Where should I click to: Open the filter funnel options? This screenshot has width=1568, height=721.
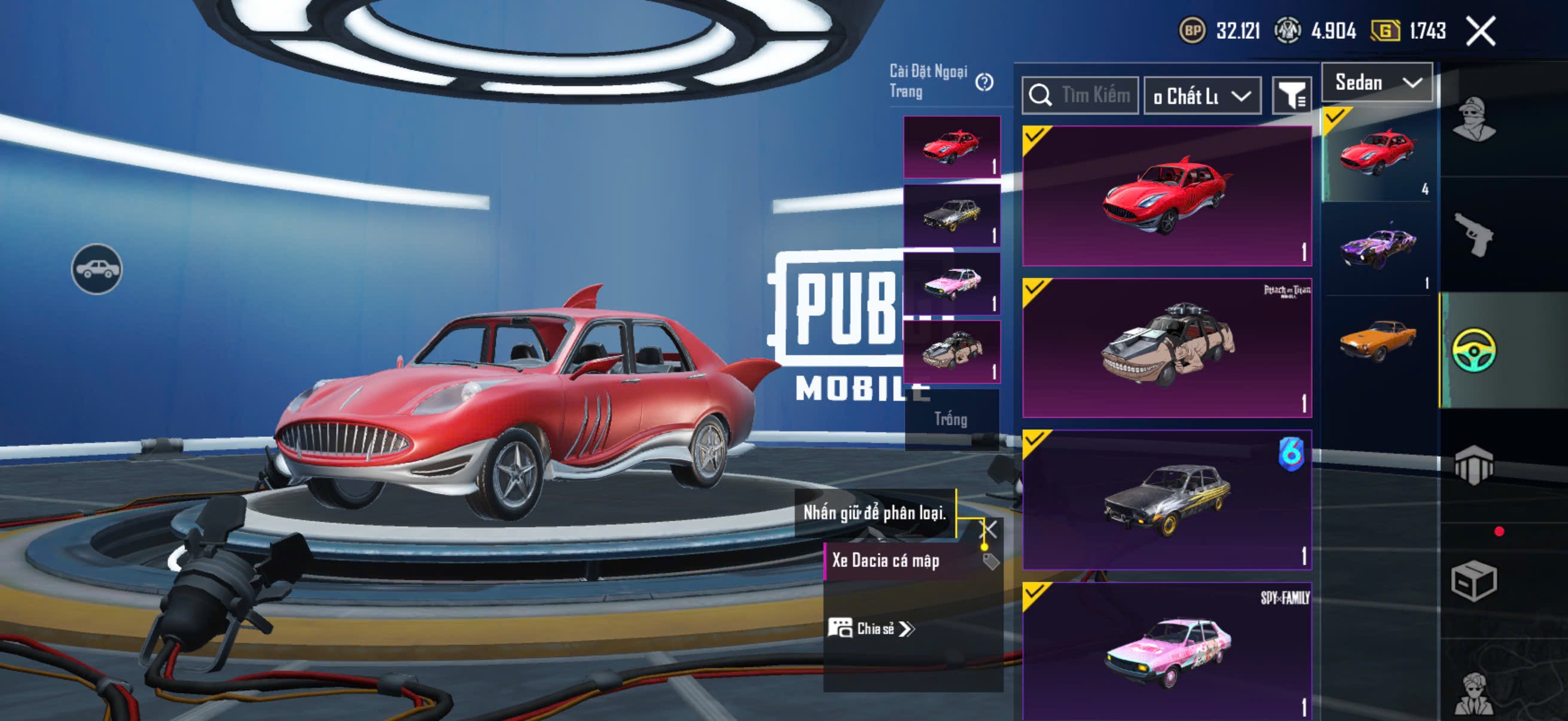[x=1291, y=96]
